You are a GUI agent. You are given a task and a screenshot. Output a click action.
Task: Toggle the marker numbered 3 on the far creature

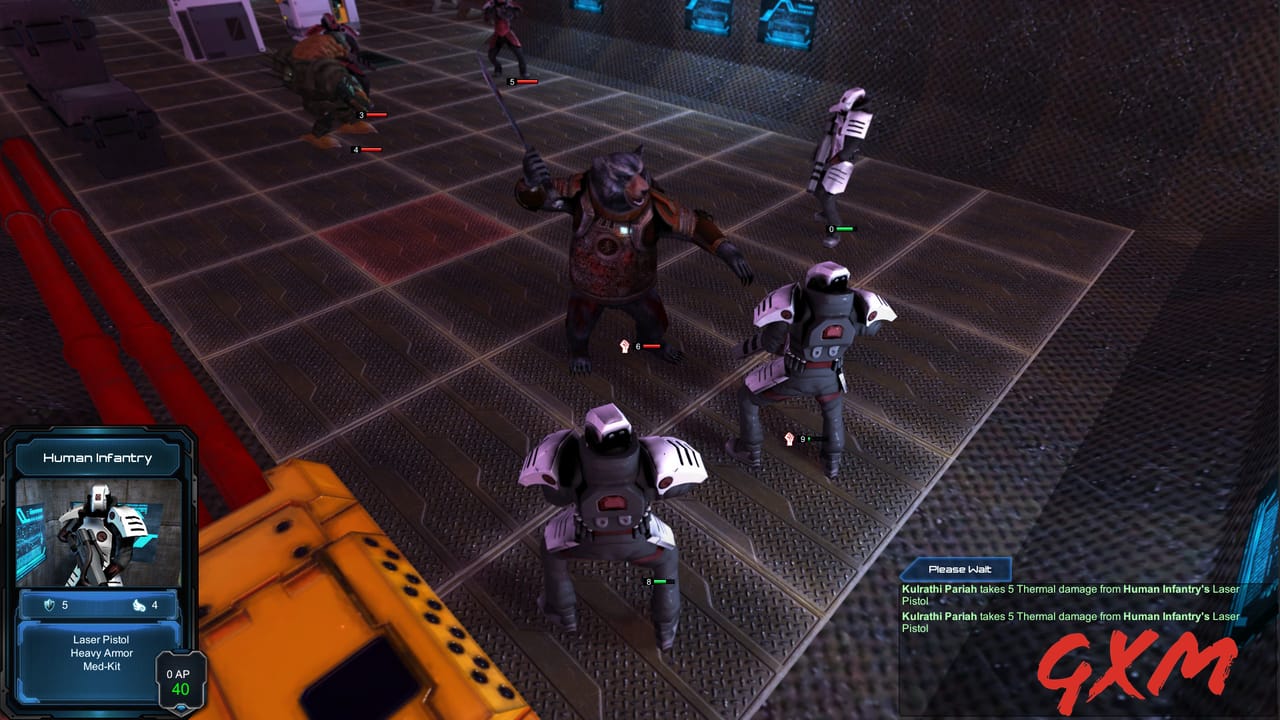pyautogui.click(x=362, y=116)
